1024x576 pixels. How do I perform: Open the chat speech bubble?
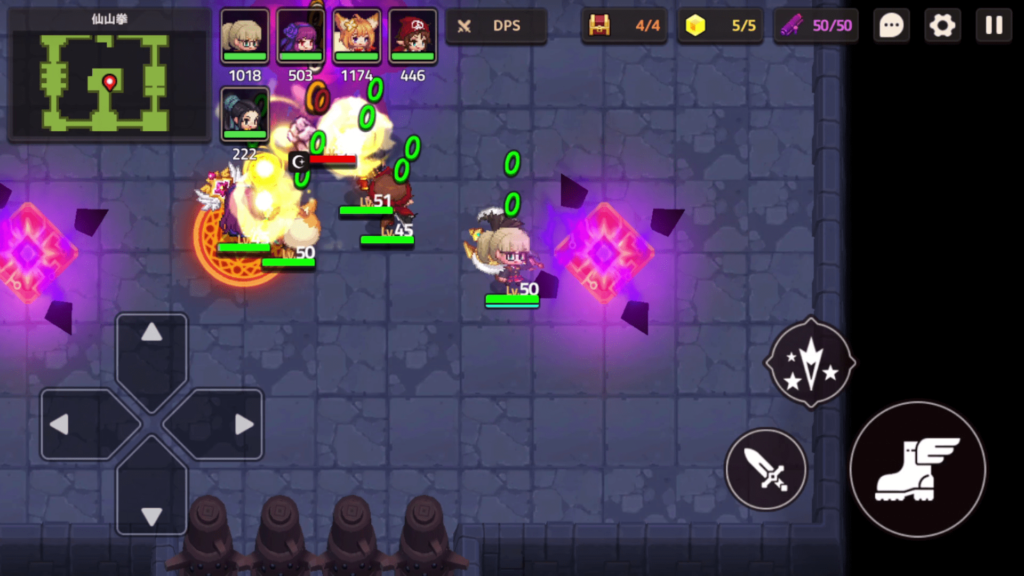click(x=891, y=26)
